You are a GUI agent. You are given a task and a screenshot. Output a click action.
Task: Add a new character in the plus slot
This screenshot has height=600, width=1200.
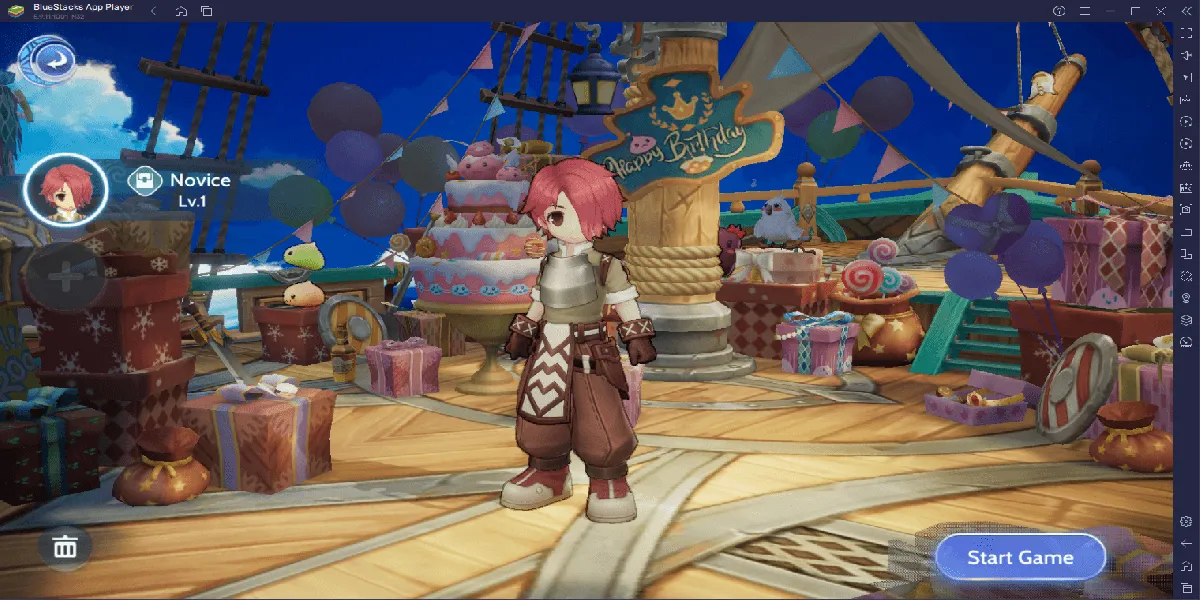pyautogui.click(x=65, y=277)
